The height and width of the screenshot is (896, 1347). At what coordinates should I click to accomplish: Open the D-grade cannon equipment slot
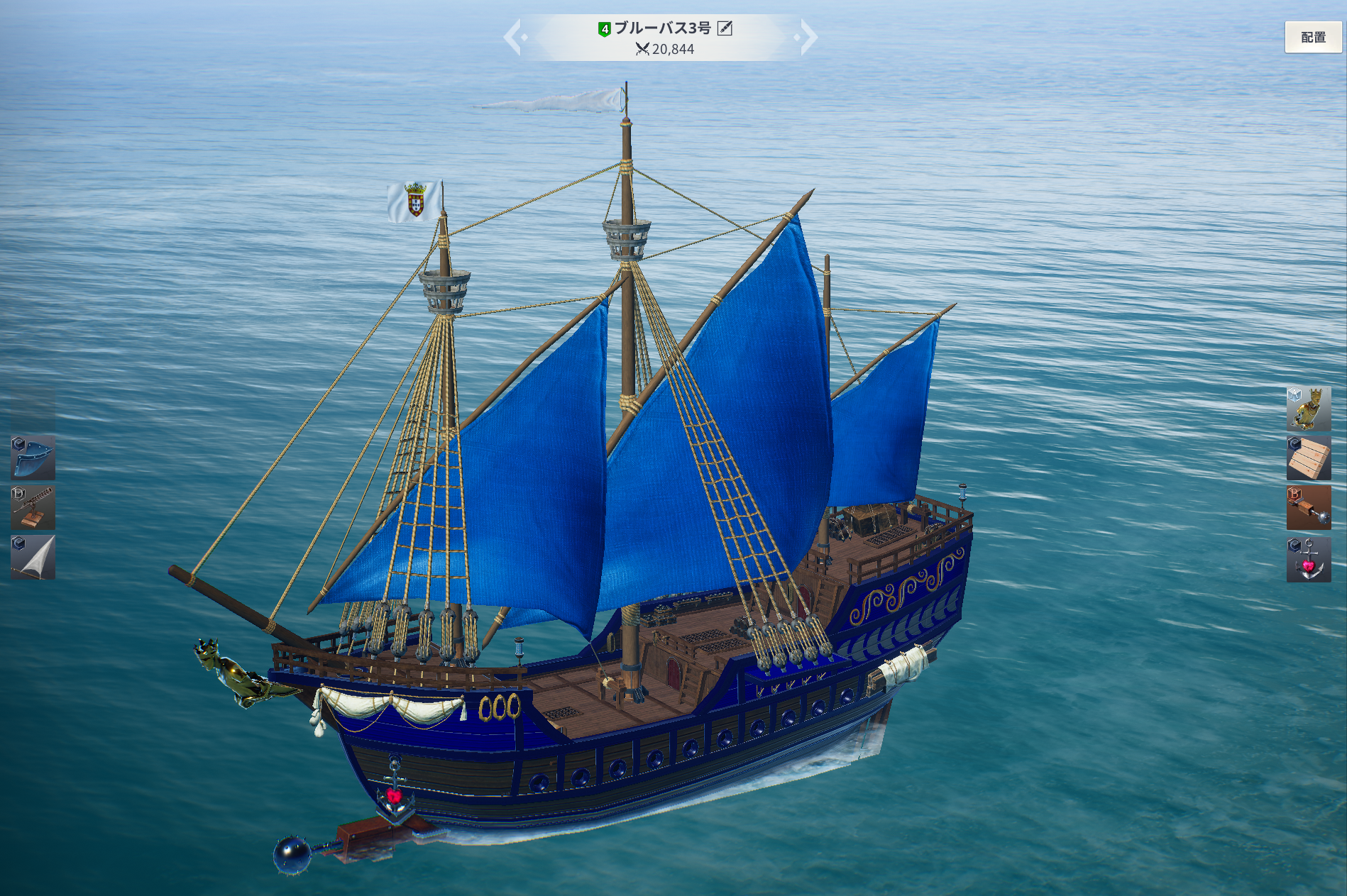(33, 508)
